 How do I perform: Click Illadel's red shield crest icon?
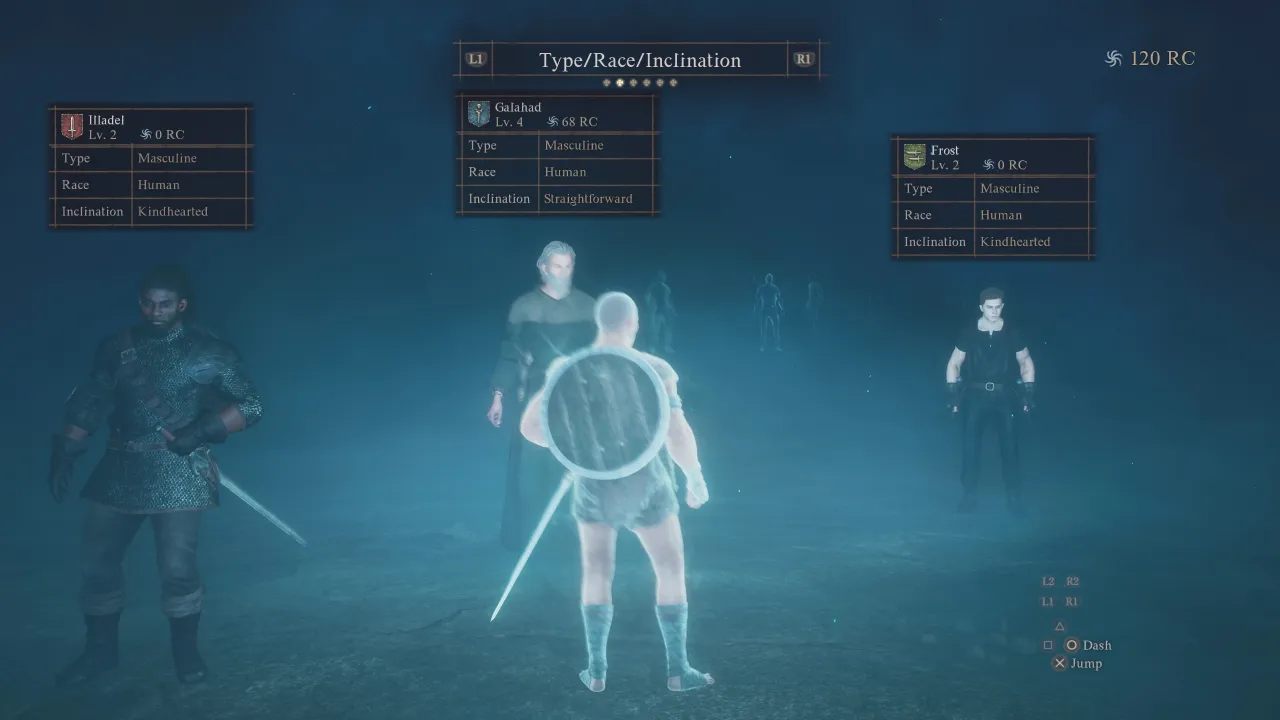pos(70,126)
